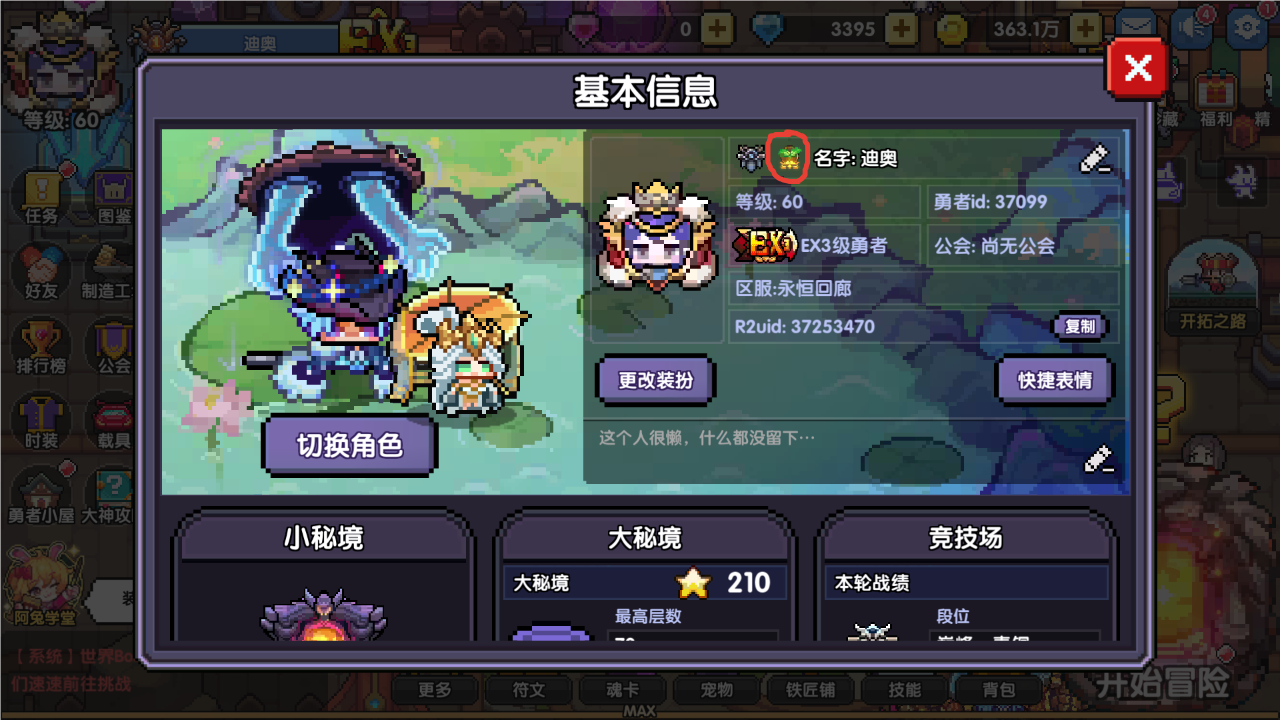Screen dimensions: 1280x720
Task: Edit name using the pencil icon
Action: click(x=1096, y=158)
